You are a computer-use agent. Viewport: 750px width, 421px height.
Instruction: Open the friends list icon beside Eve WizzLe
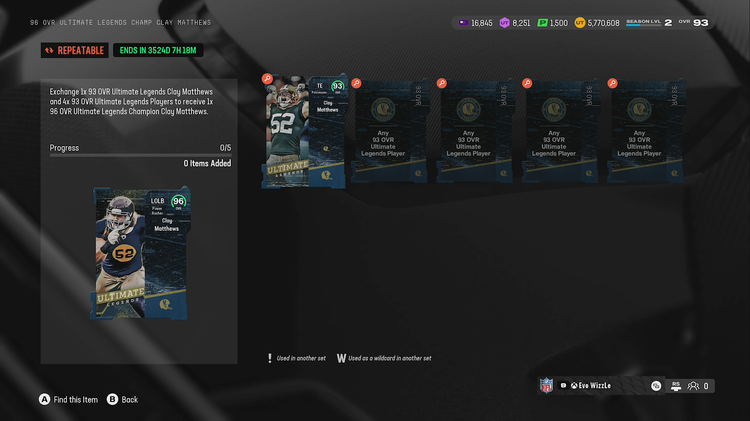point(692,386)
